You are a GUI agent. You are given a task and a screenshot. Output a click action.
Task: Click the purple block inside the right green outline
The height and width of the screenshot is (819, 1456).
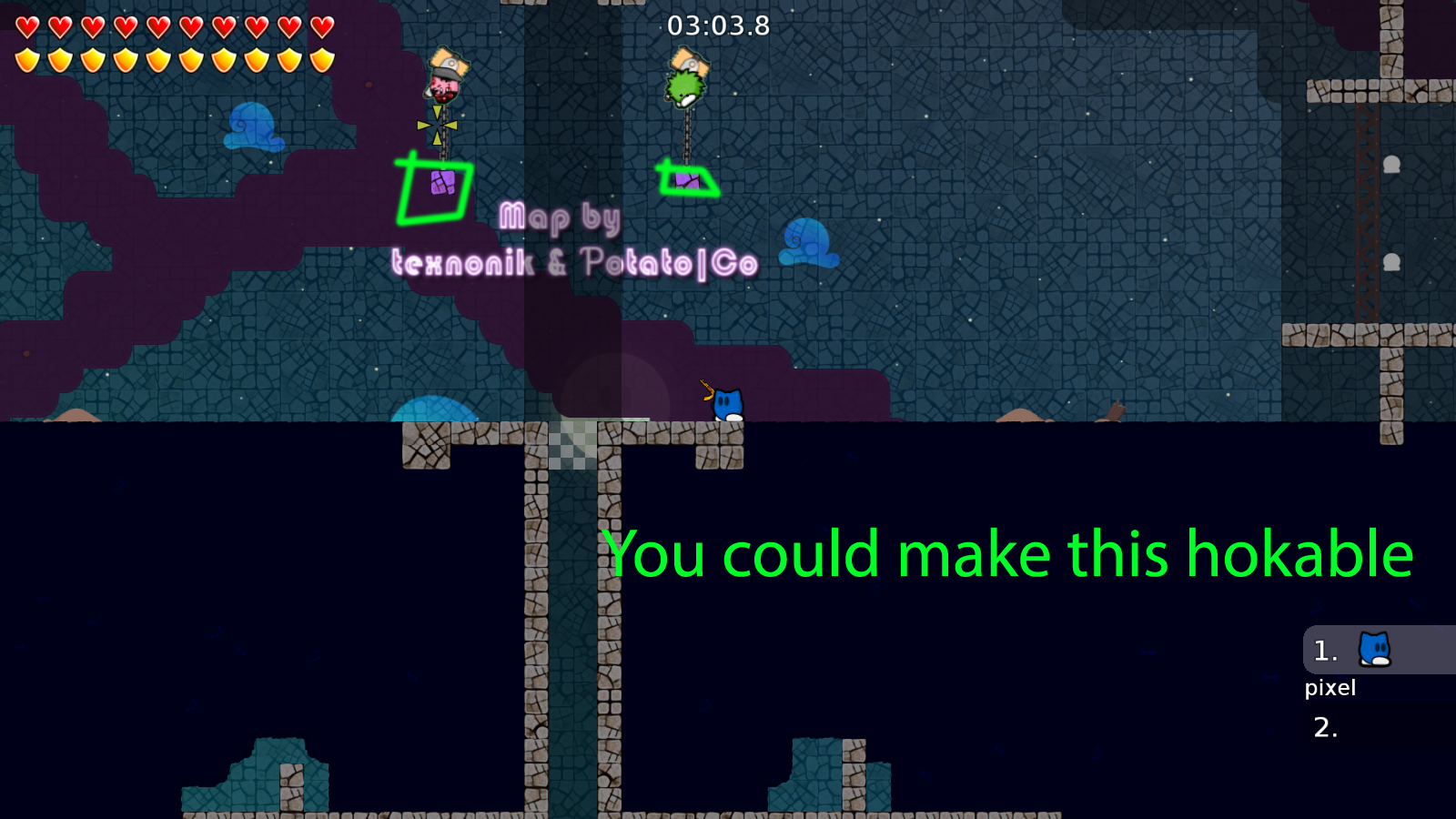(x=687, y=180)
